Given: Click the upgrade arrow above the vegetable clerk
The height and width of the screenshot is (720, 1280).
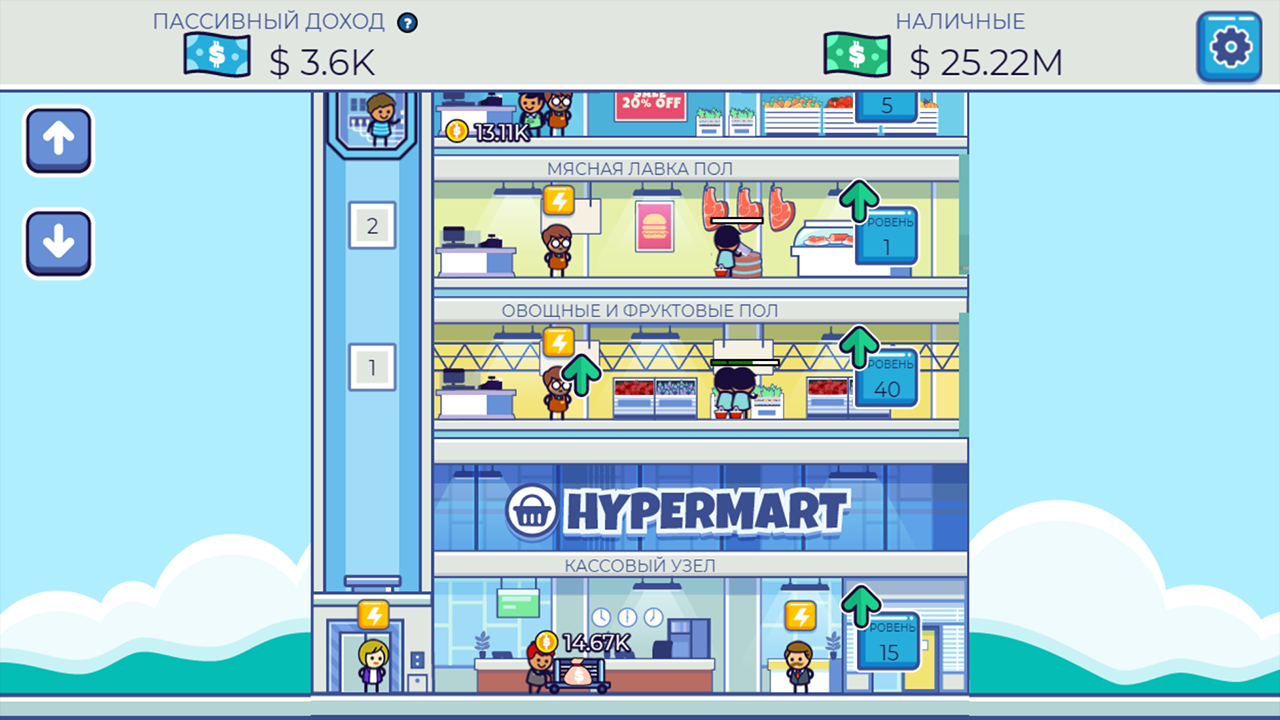Looking at the screenshot, I should point(583,376).
